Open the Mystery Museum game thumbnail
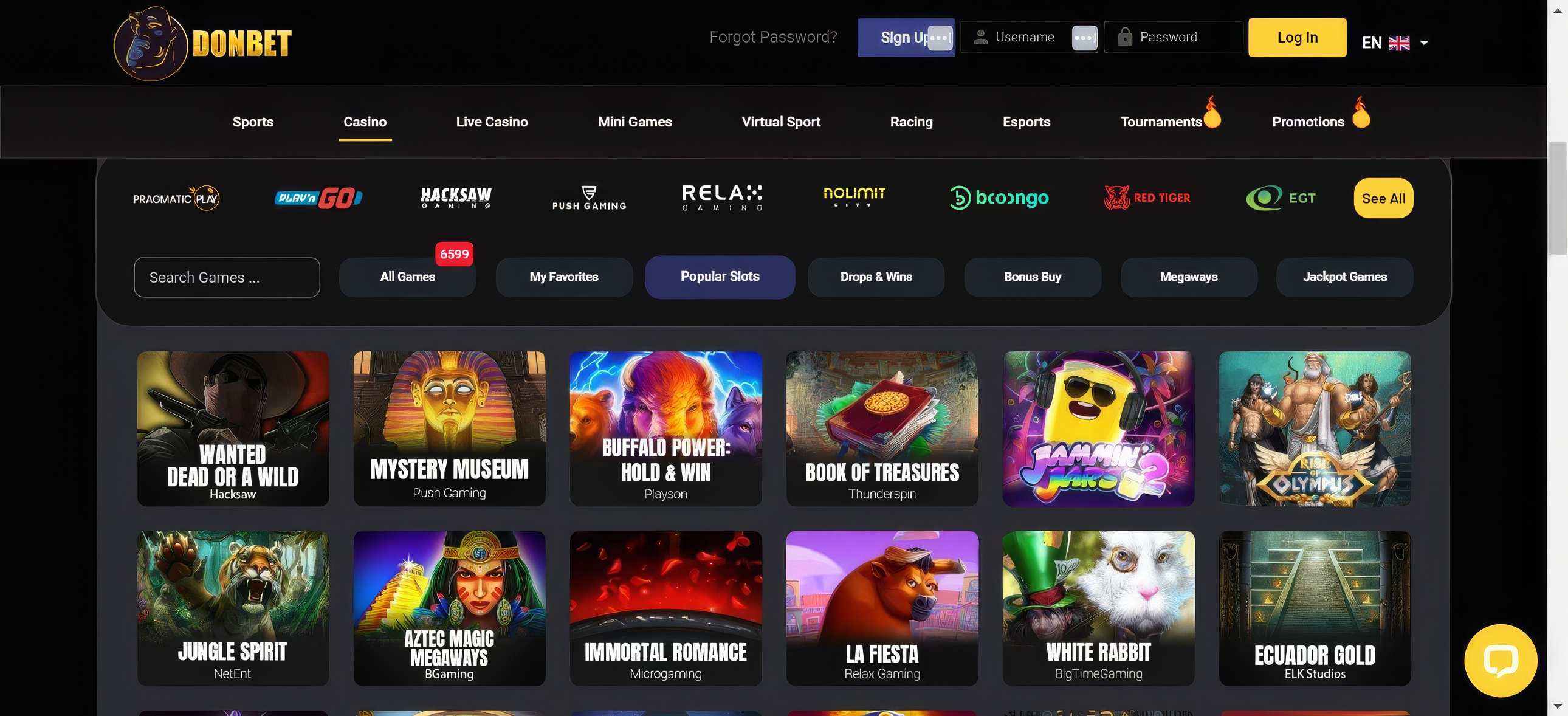Image resolution: width=1568 pixels, height=716 pixels. 449,428
